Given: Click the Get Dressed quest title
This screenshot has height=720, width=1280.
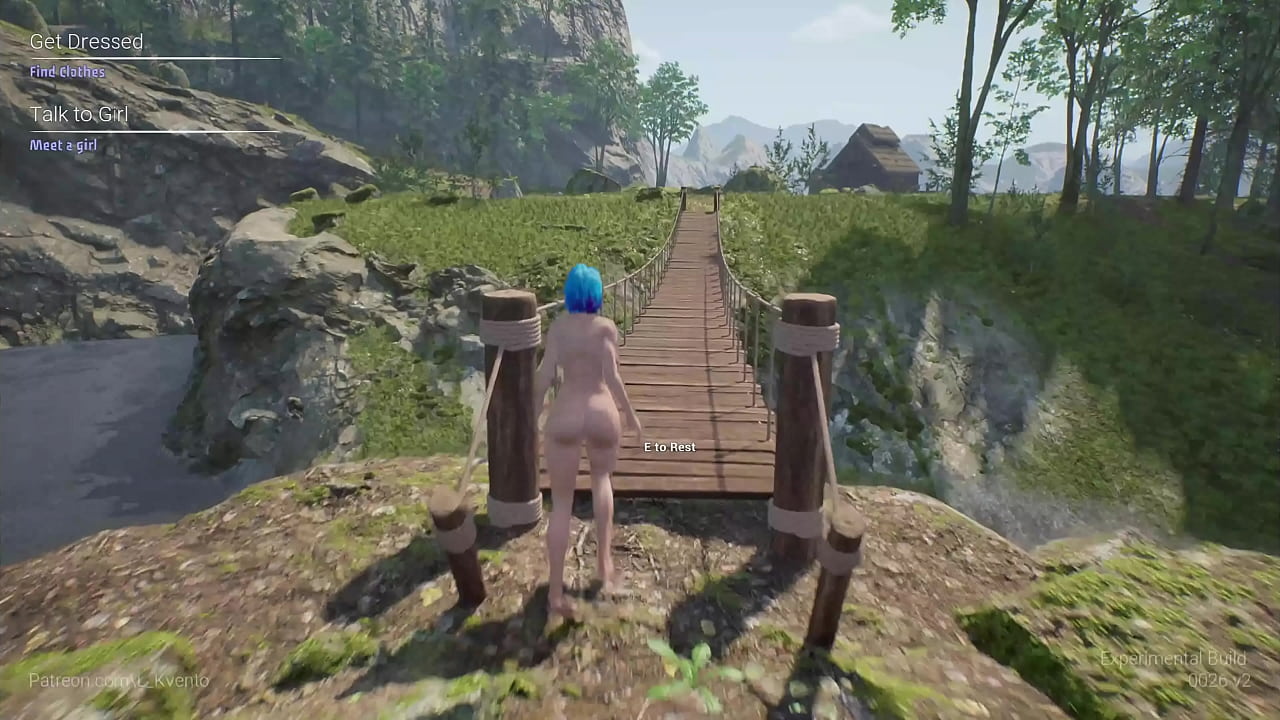Looking at the screenshot, I should (x=87, y=42).
